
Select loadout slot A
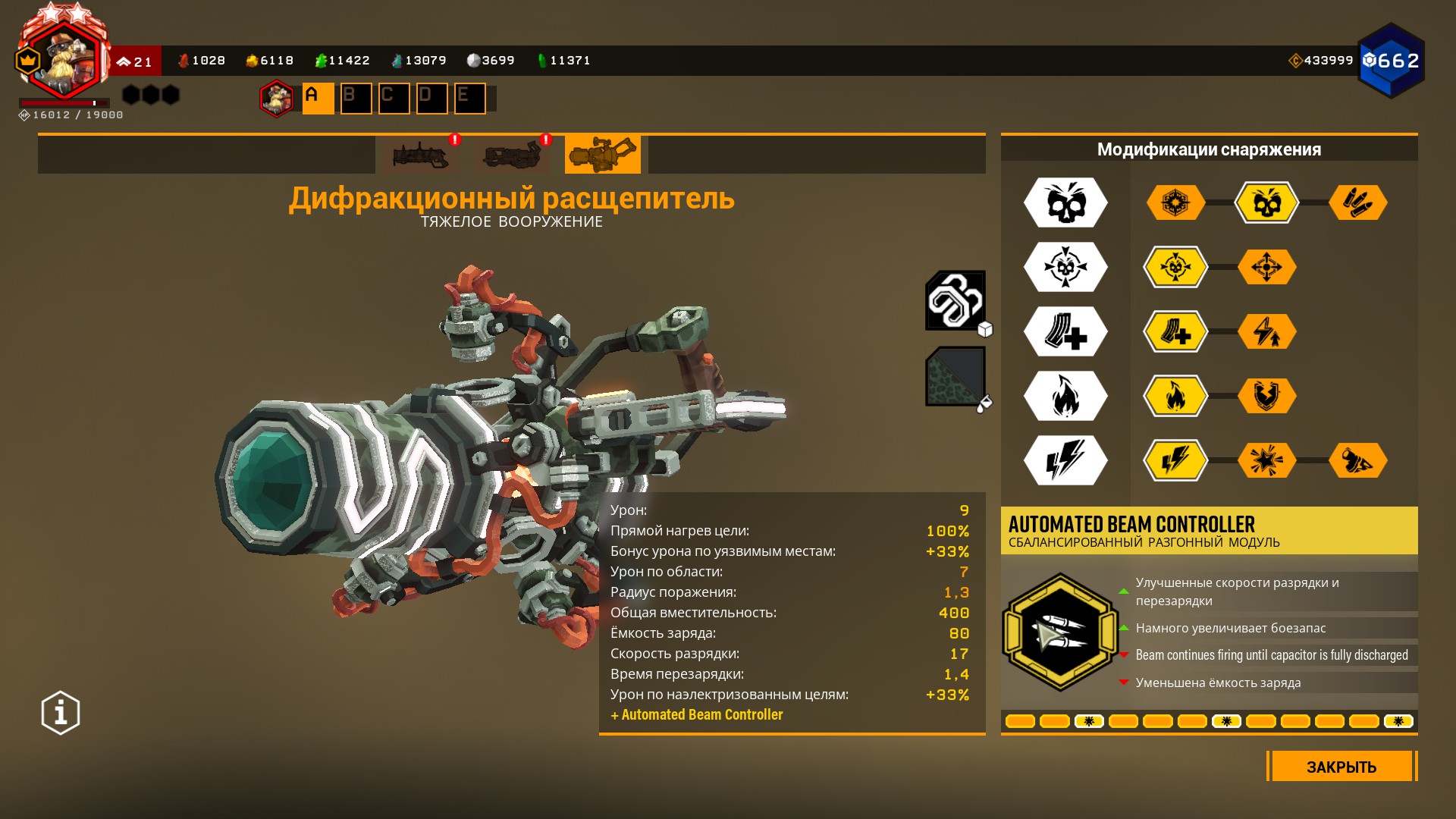click(318, 99)
